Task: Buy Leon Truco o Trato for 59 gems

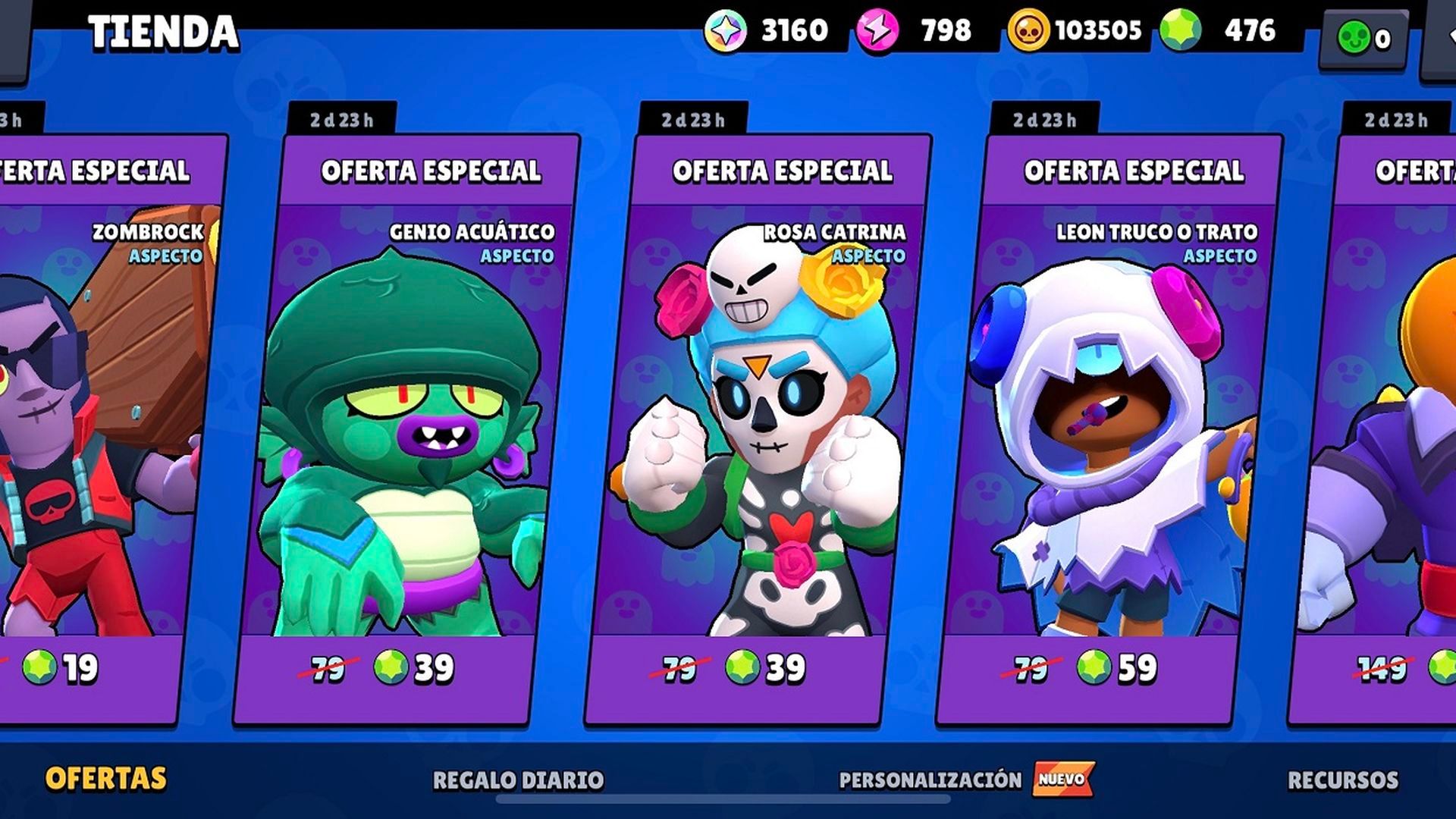Action: point(1116,668)
